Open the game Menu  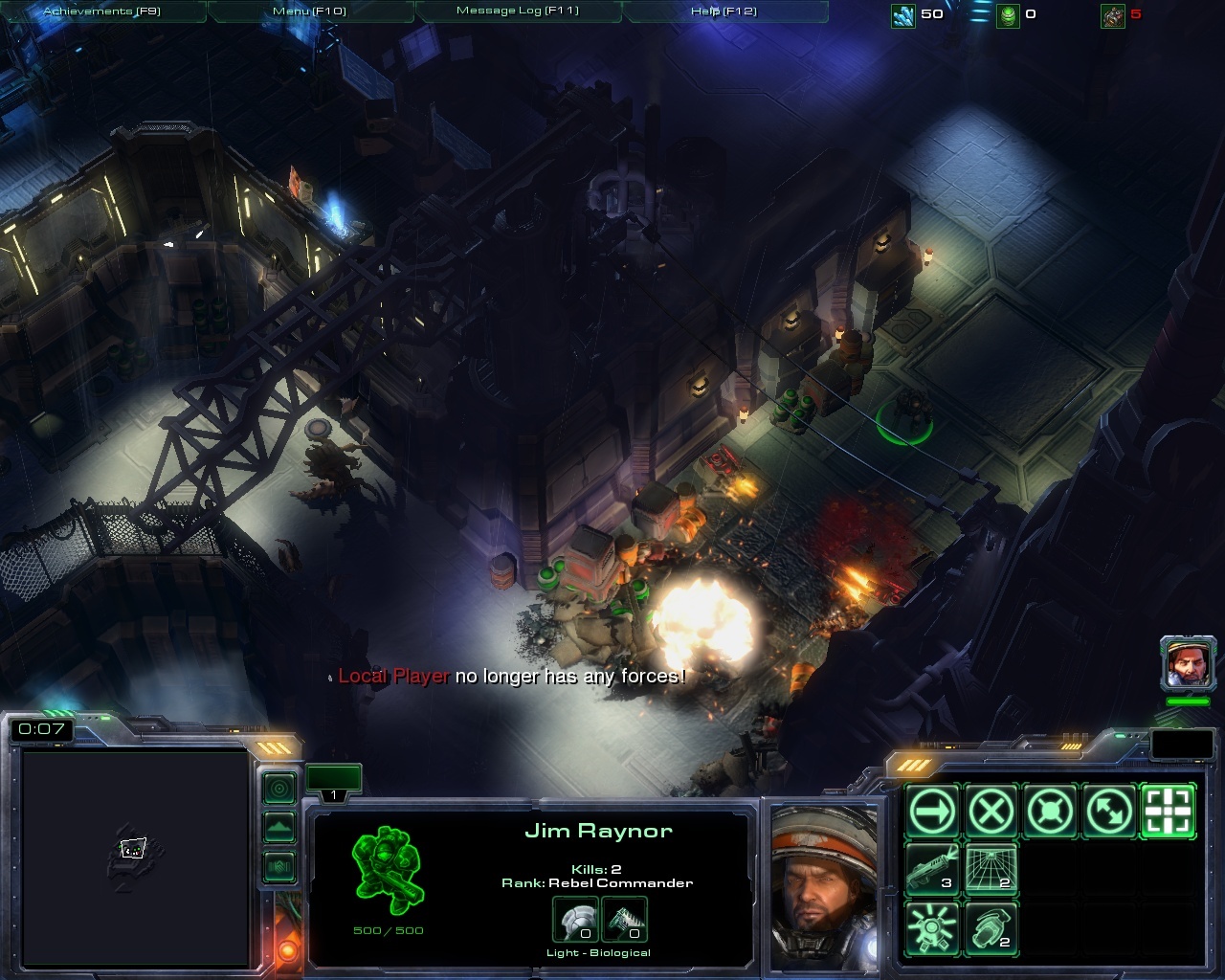(309, 11)
